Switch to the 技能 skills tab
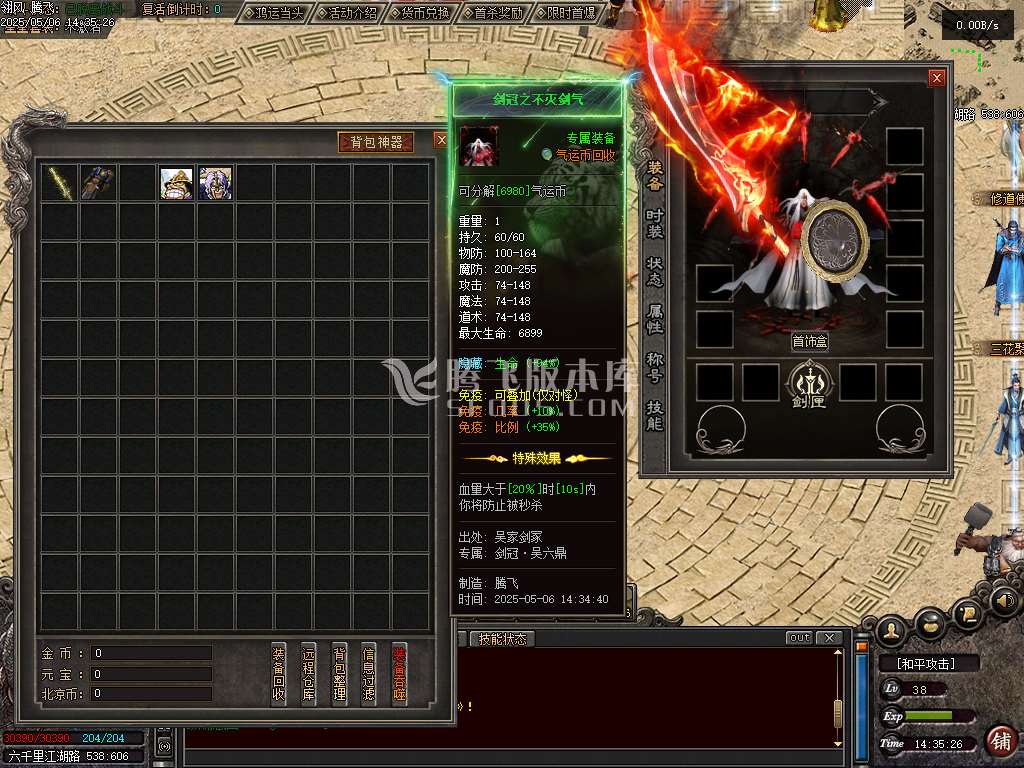 [654, 415]
